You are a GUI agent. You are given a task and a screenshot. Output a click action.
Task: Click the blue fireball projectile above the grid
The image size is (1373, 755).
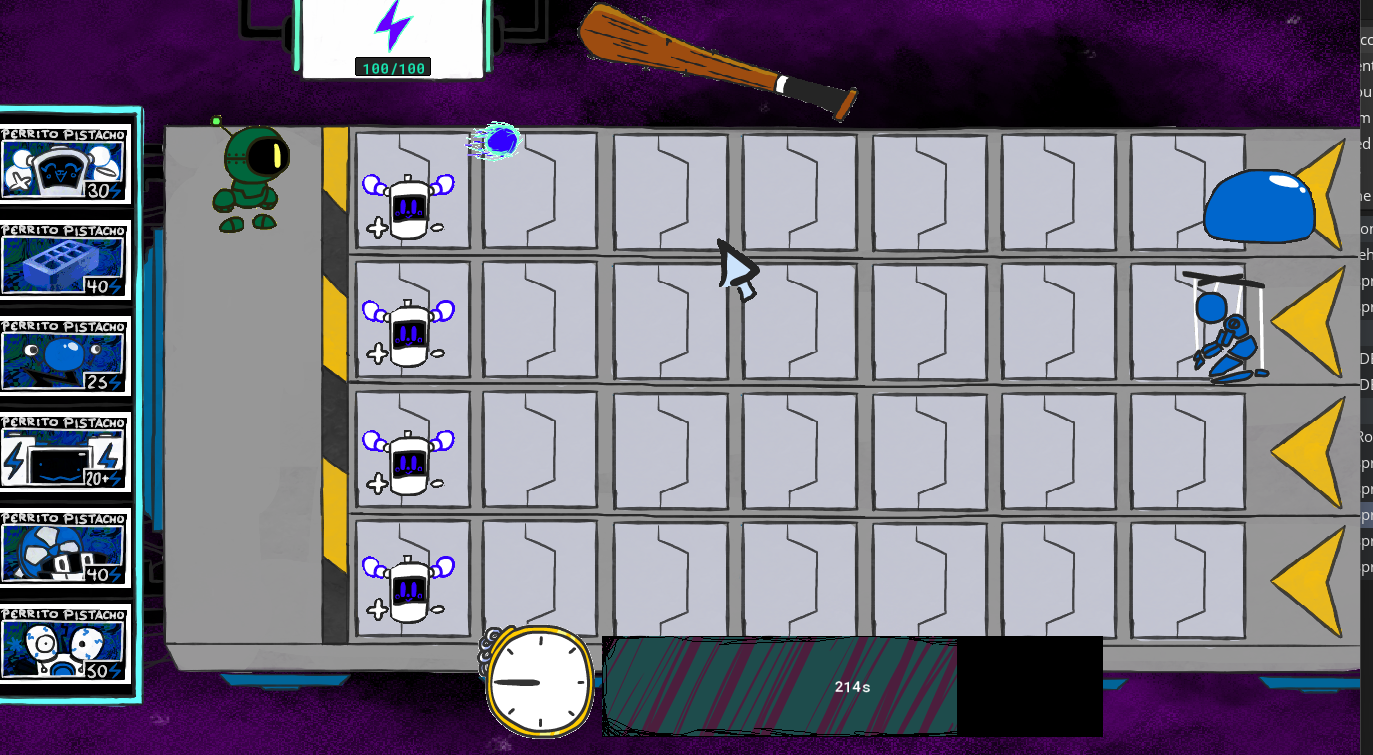tap(500, 140)
